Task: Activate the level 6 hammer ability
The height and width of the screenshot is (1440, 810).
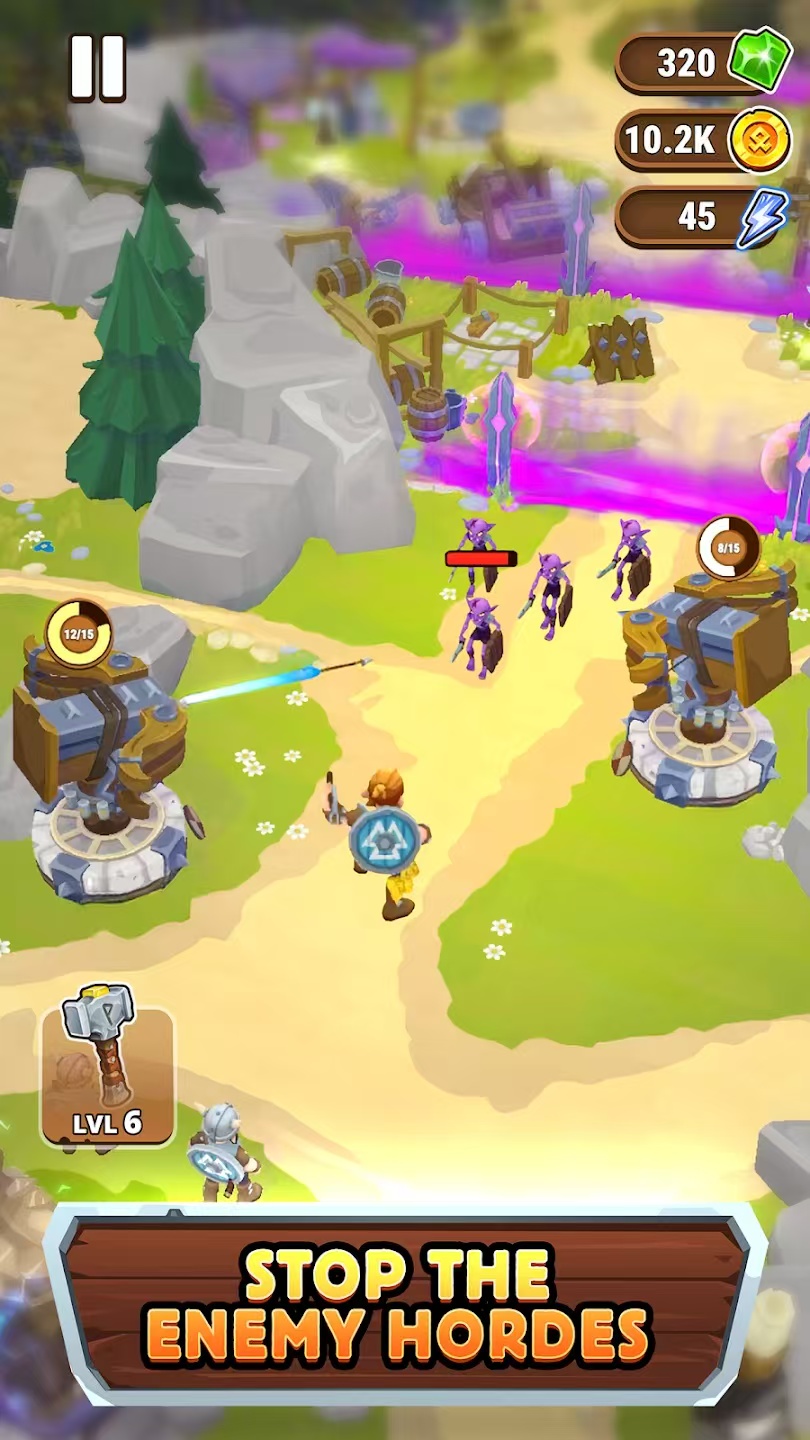Action: pyautogui.click(x=108, y=1075)
